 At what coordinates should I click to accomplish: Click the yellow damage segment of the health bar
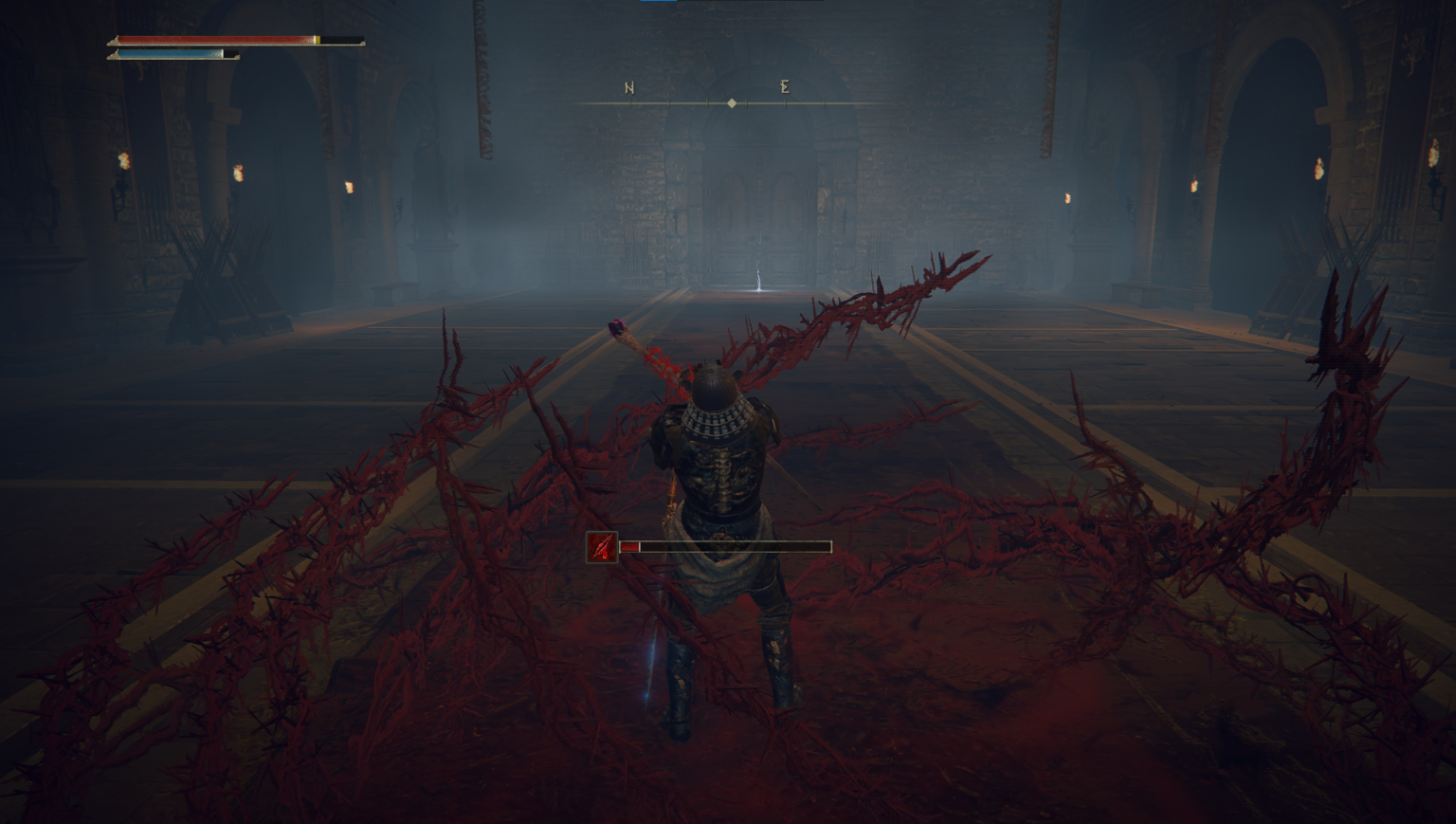click(x=318, y=39)
